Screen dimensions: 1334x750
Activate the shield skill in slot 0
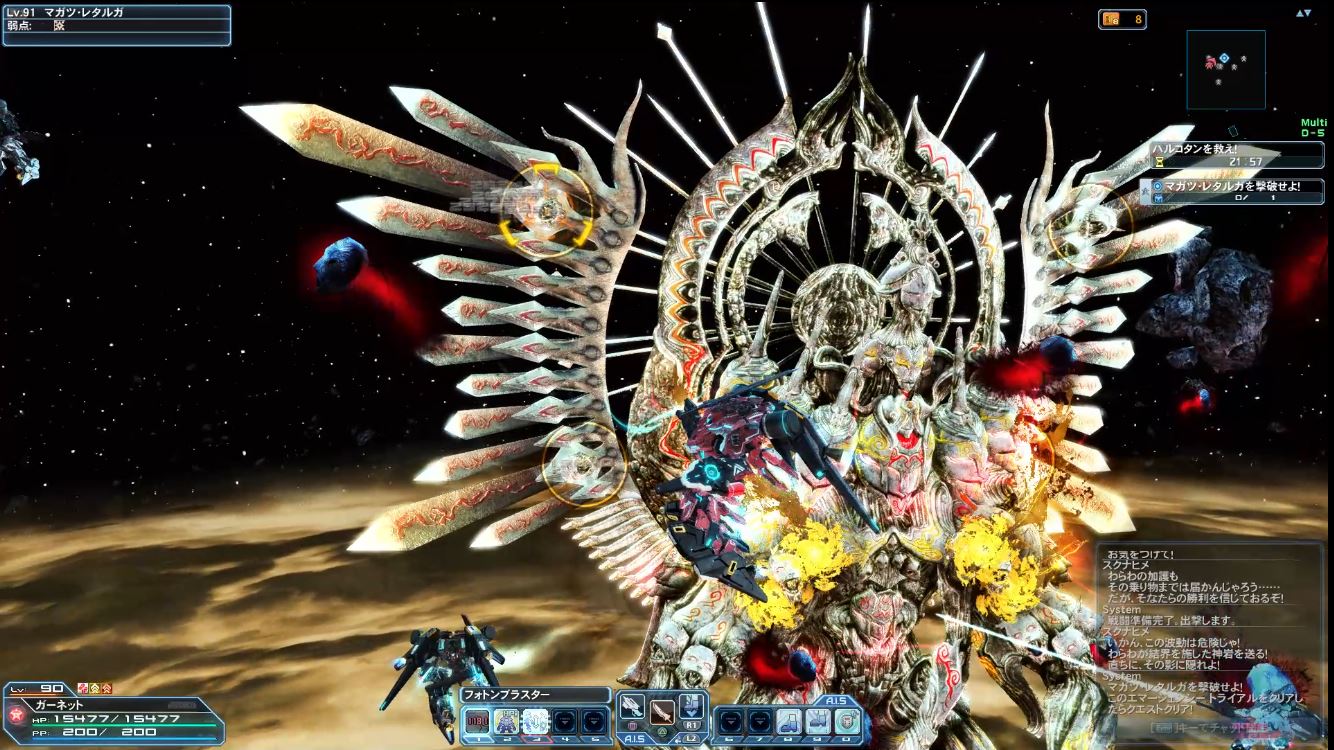tap(847, 721)
